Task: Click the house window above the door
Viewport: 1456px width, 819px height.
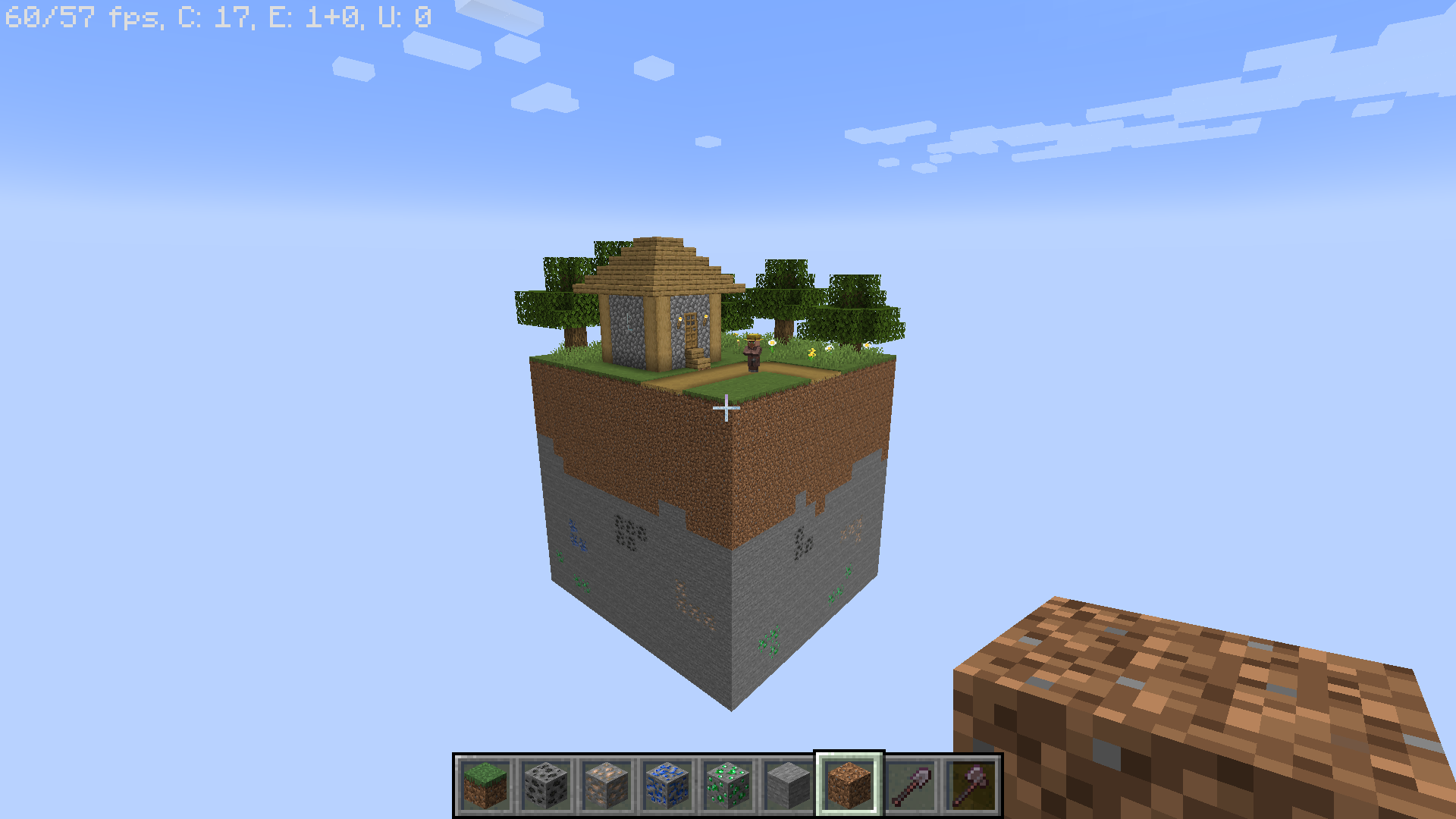Action: 691,319
